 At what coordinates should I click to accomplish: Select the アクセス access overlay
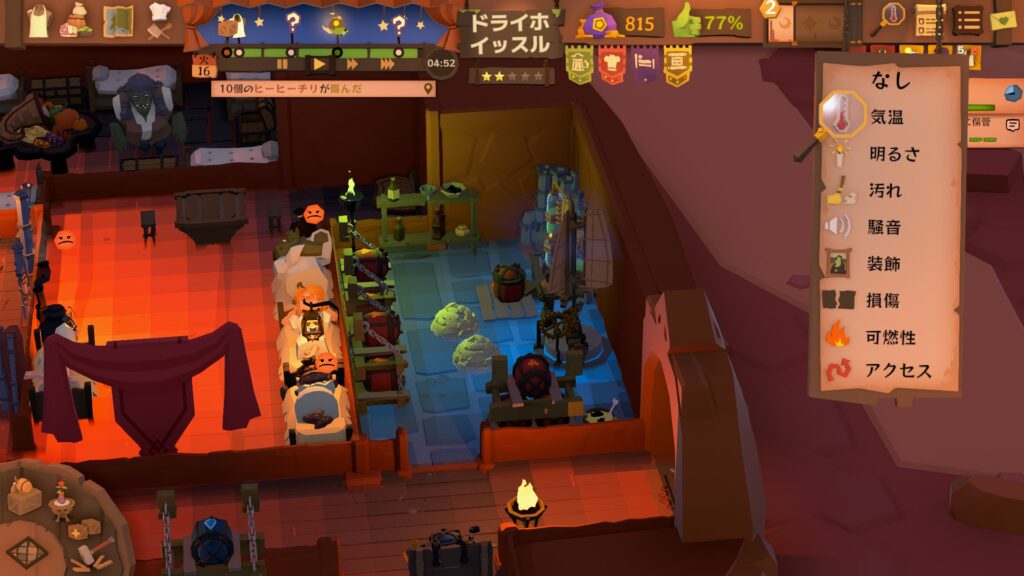[x=898, y=371]
